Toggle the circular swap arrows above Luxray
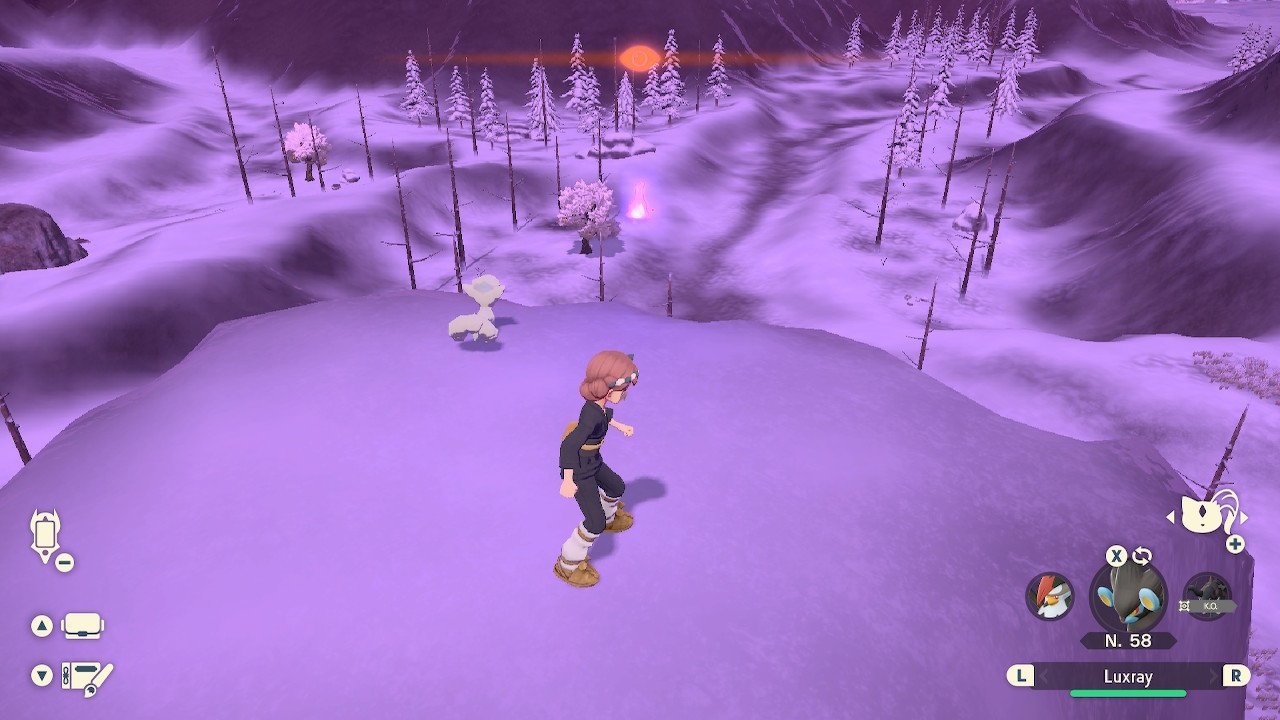Image resolution: width=1280 pixels, height=720 pixels. [x=1141, y=556]
